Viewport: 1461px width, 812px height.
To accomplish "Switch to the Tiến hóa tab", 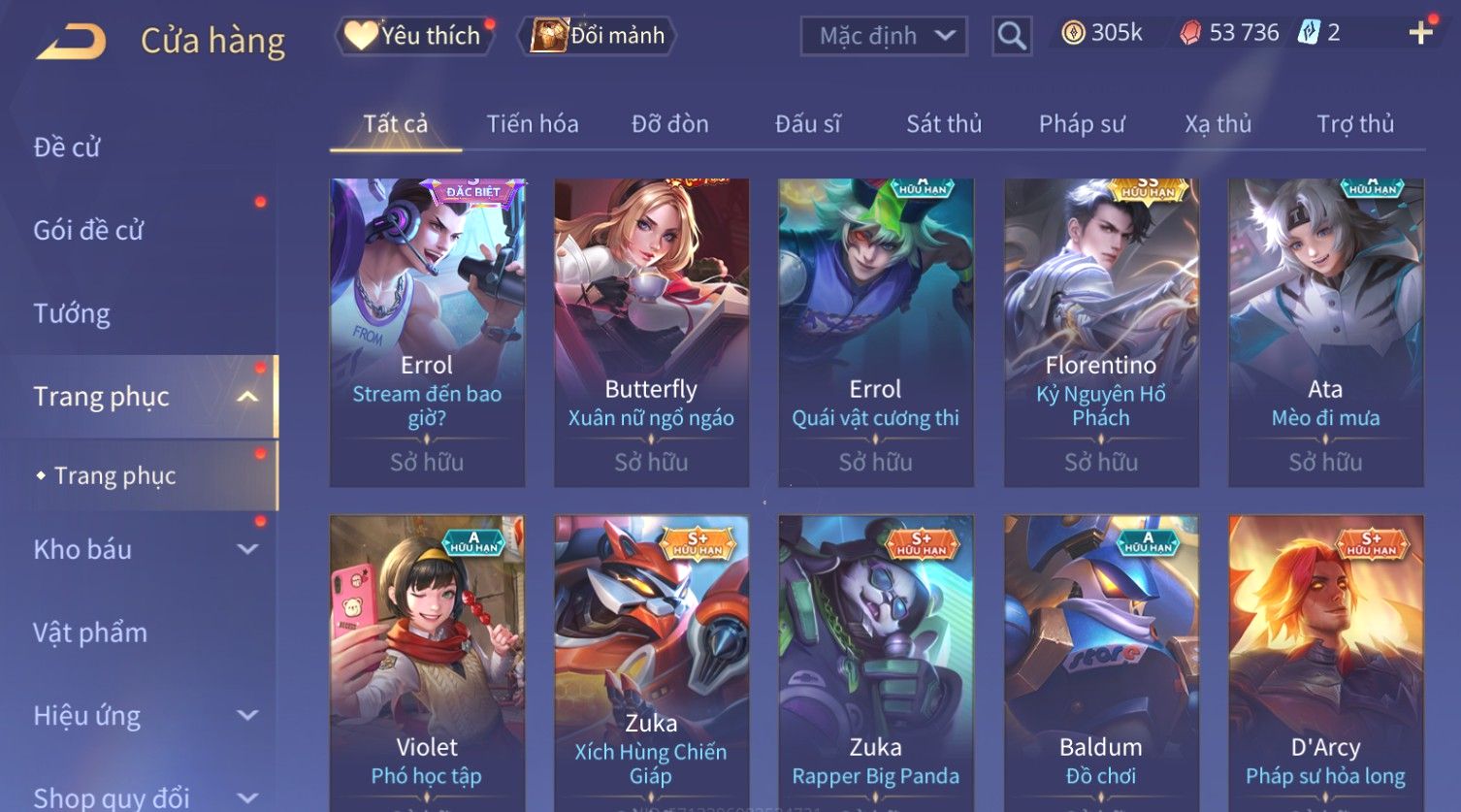I will tap(533, 124).
